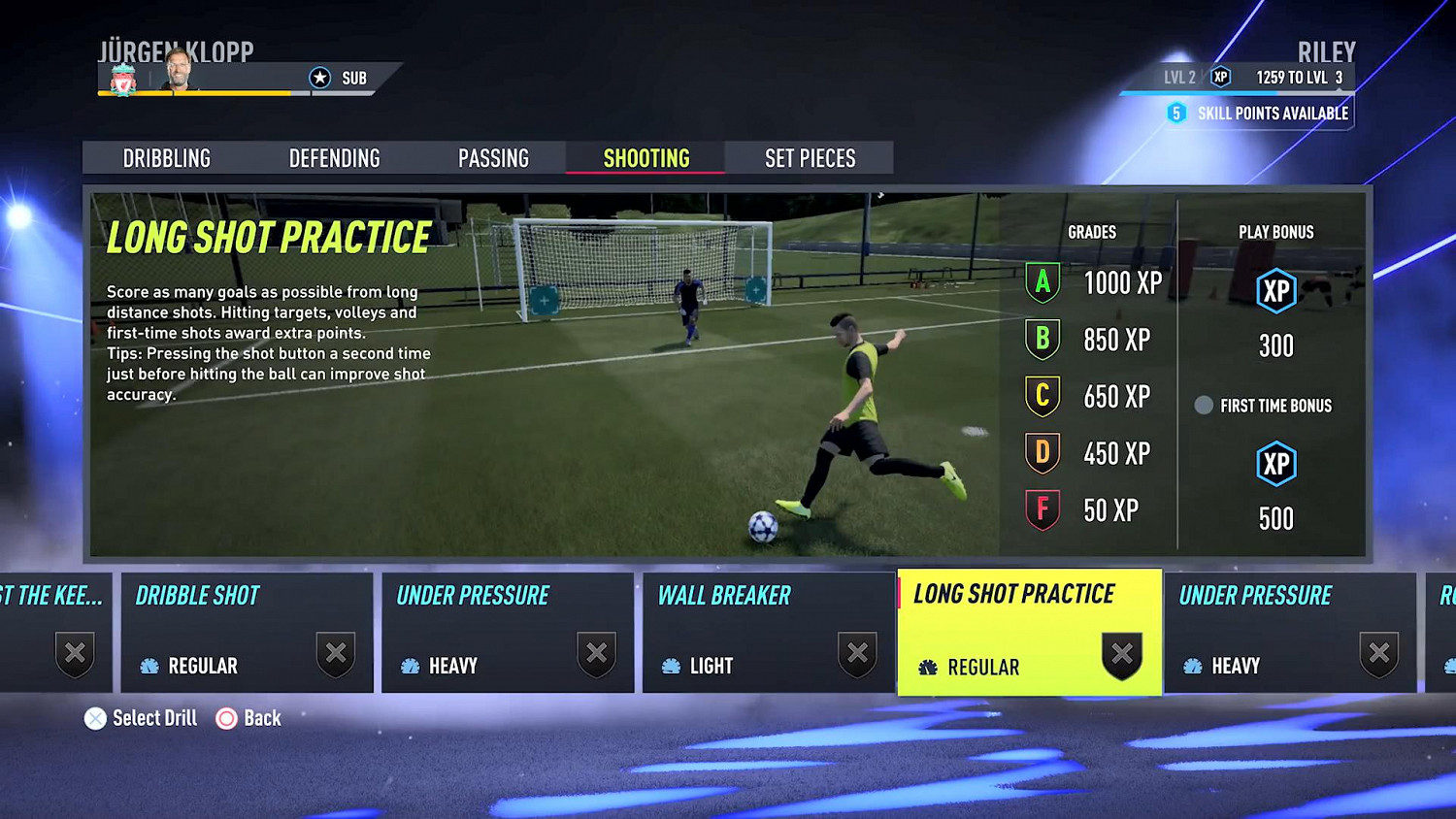Click the First Time Bonus XP hexagon

[x=1276, y=464]
